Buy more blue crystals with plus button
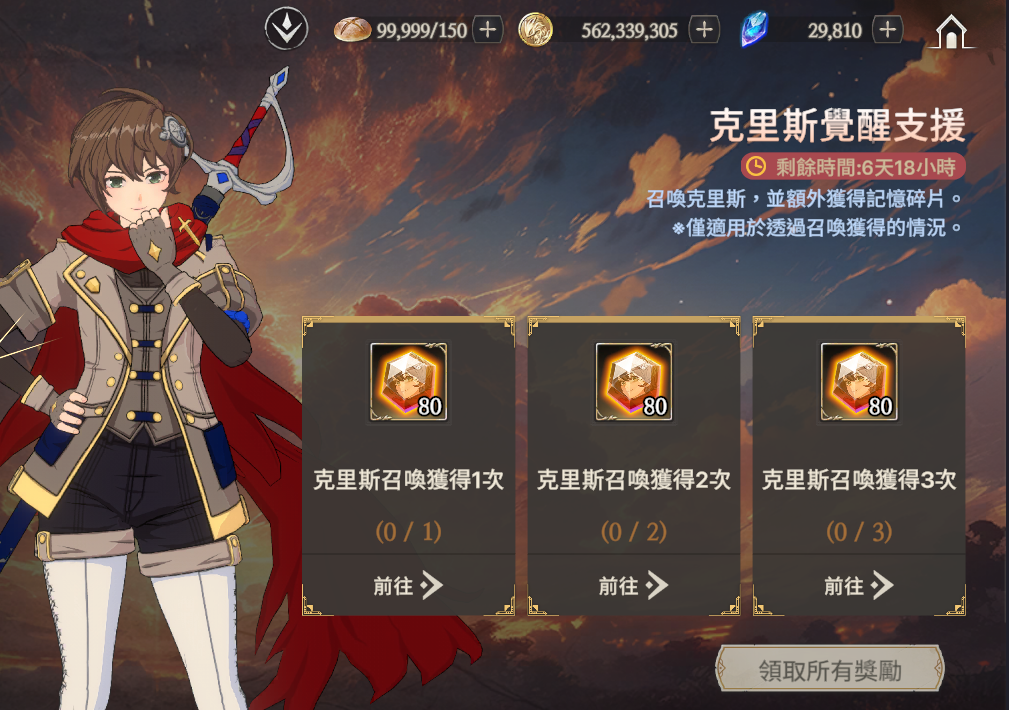Image resolution: width=1009 pixels, height=710 pixels. 887,30
